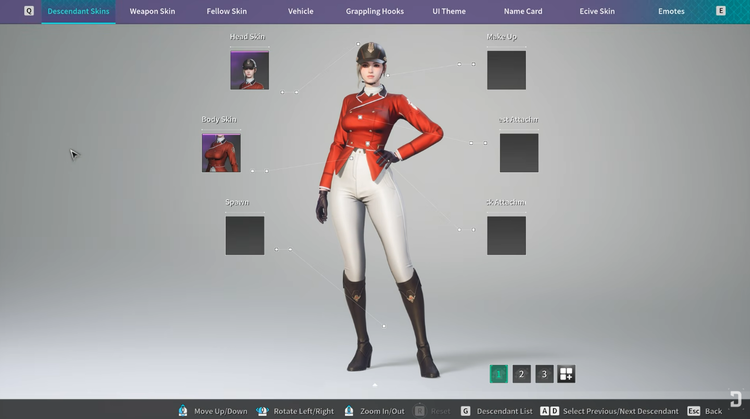The image size is (750, 419).
Task: Show the Ecive Skin tab
Action: [x=597, y=11]
